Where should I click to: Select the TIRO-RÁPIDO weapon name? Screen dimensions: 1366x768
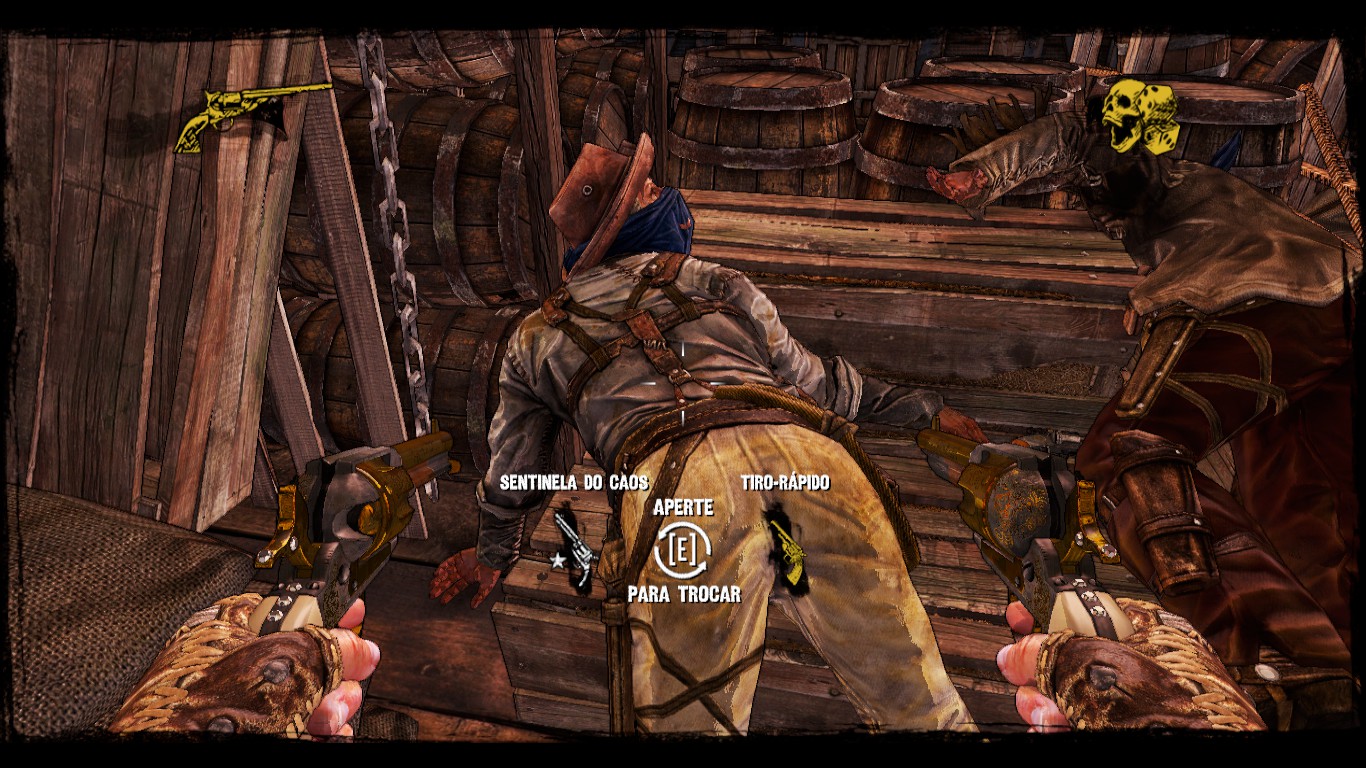coord(785,482)
